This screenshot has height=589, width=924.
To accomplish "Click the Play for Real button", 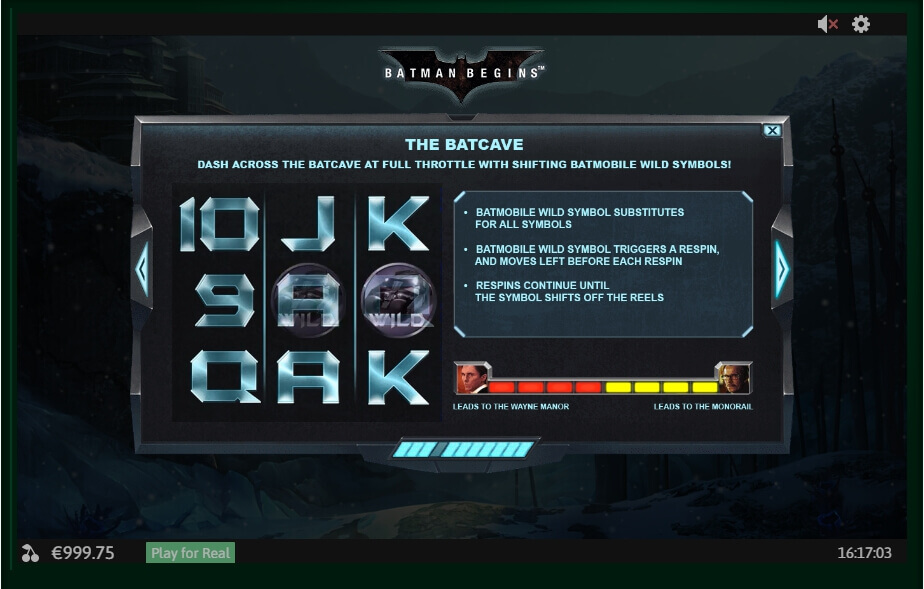I will tap(190, 553).
